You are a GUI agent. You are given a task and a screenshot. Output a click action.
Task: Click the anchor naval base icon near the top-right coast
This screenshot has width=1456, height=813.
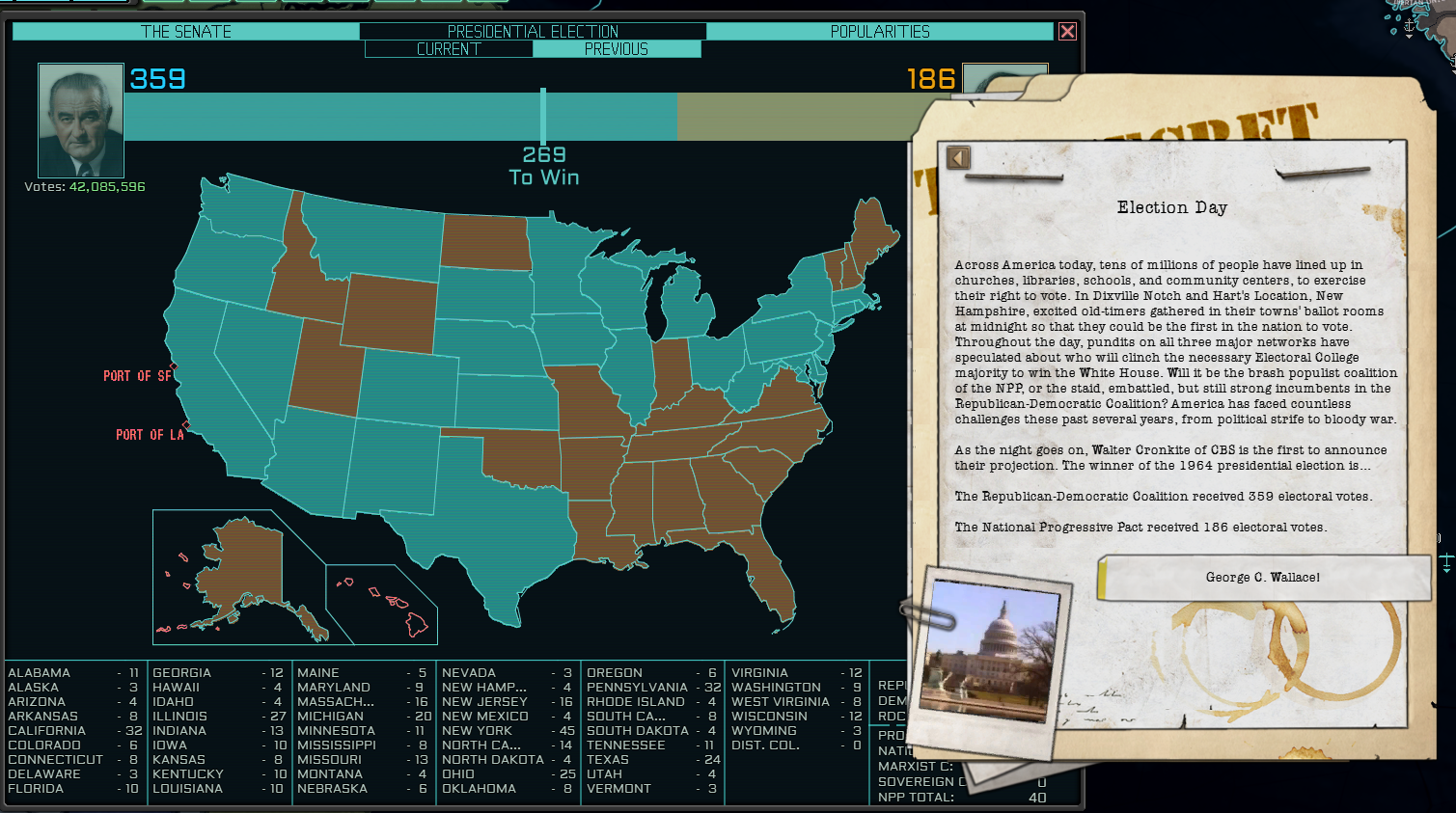click(1409, 26)
